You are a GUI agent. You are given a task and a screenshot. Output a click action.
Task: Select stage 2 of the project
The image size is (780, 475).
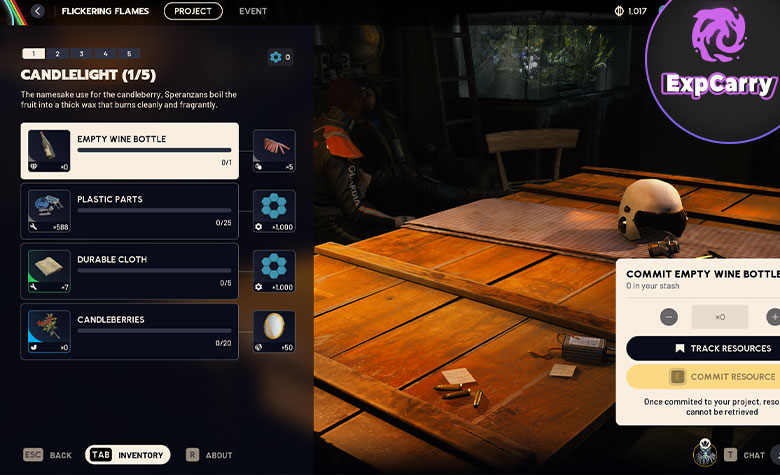coord(57,54)
